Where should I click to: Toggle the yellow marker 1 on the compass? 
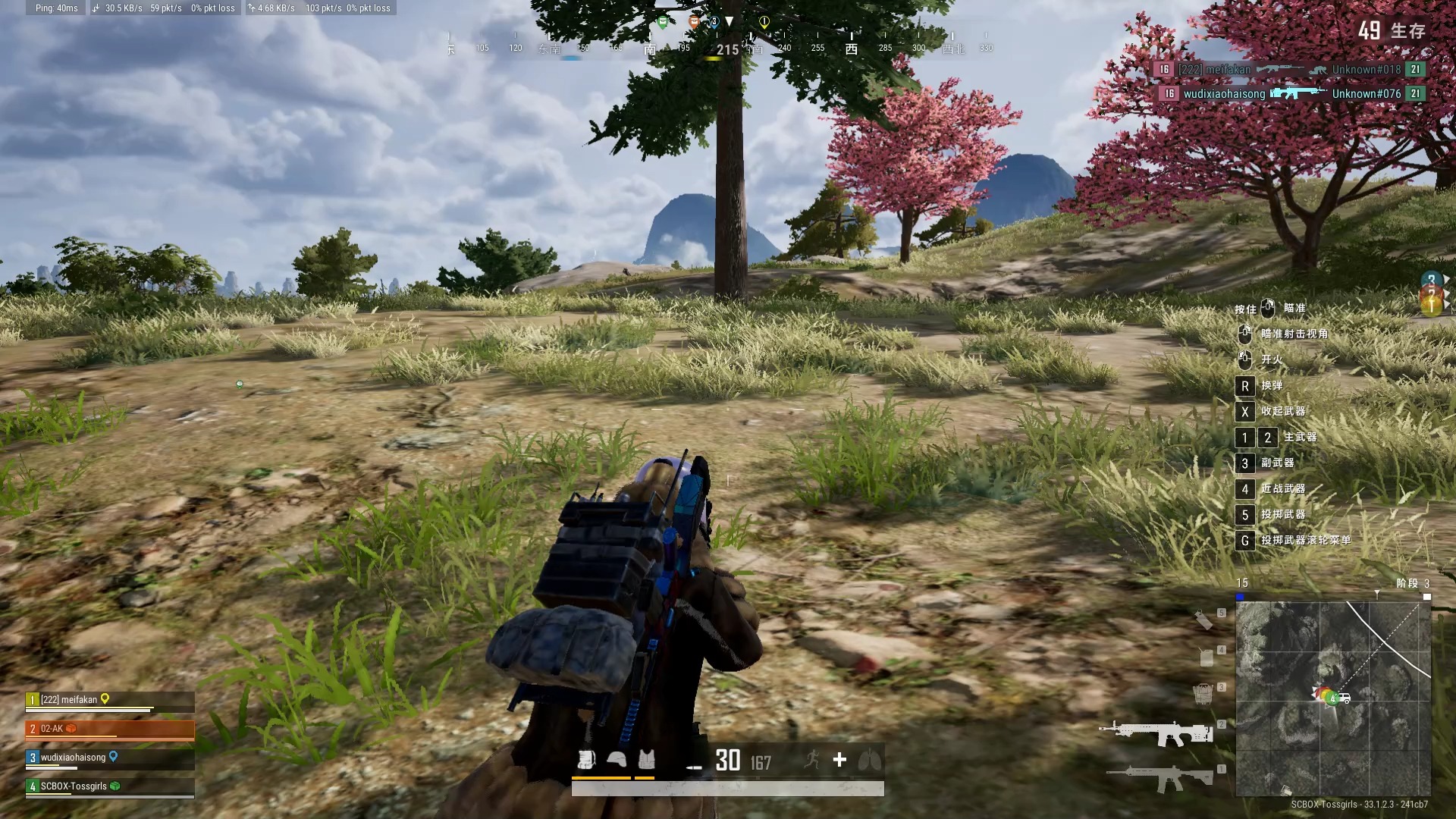tap(765, 22)
